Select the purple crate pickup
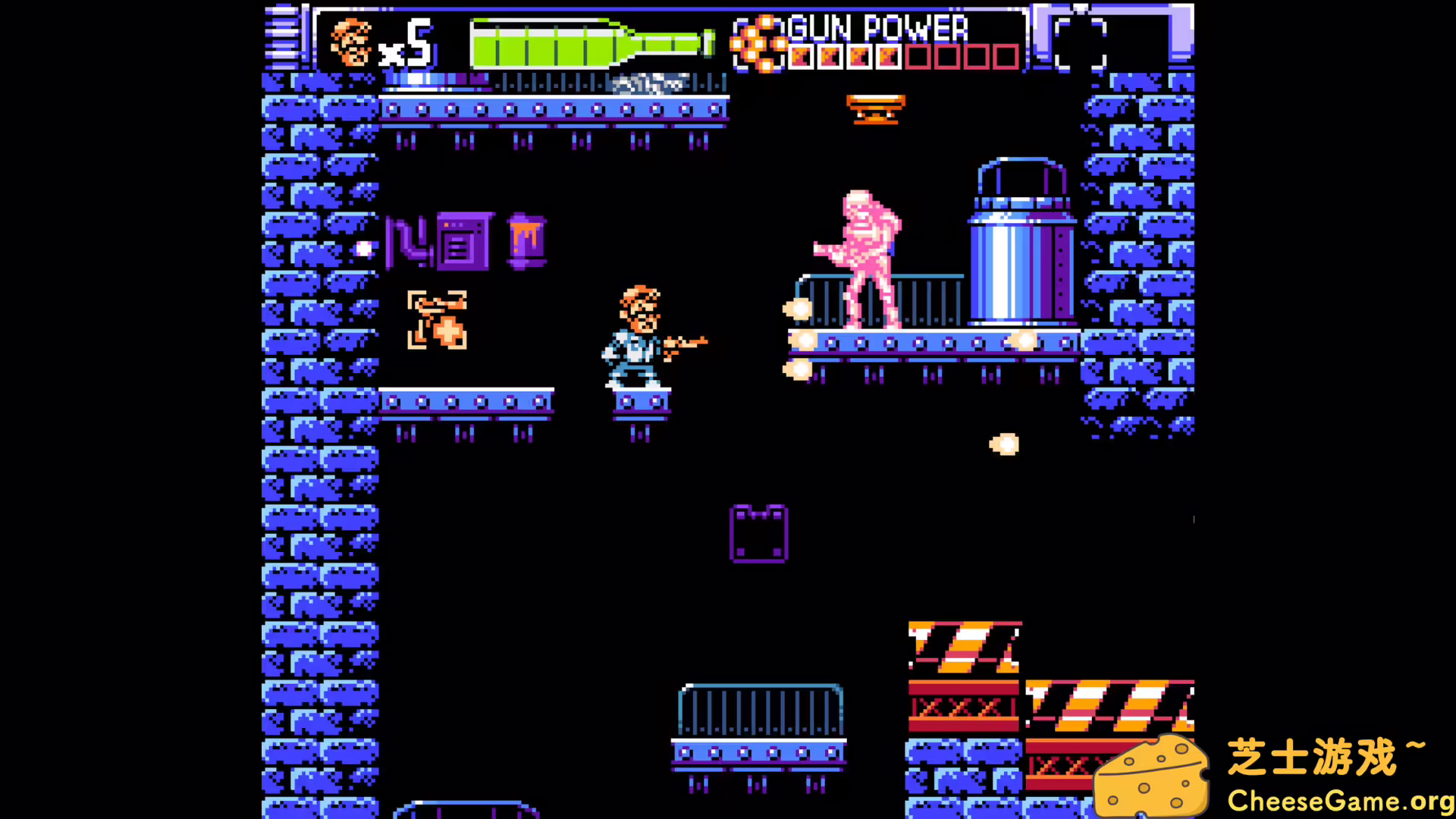1456x819 pixels. (x=758, y=533)
